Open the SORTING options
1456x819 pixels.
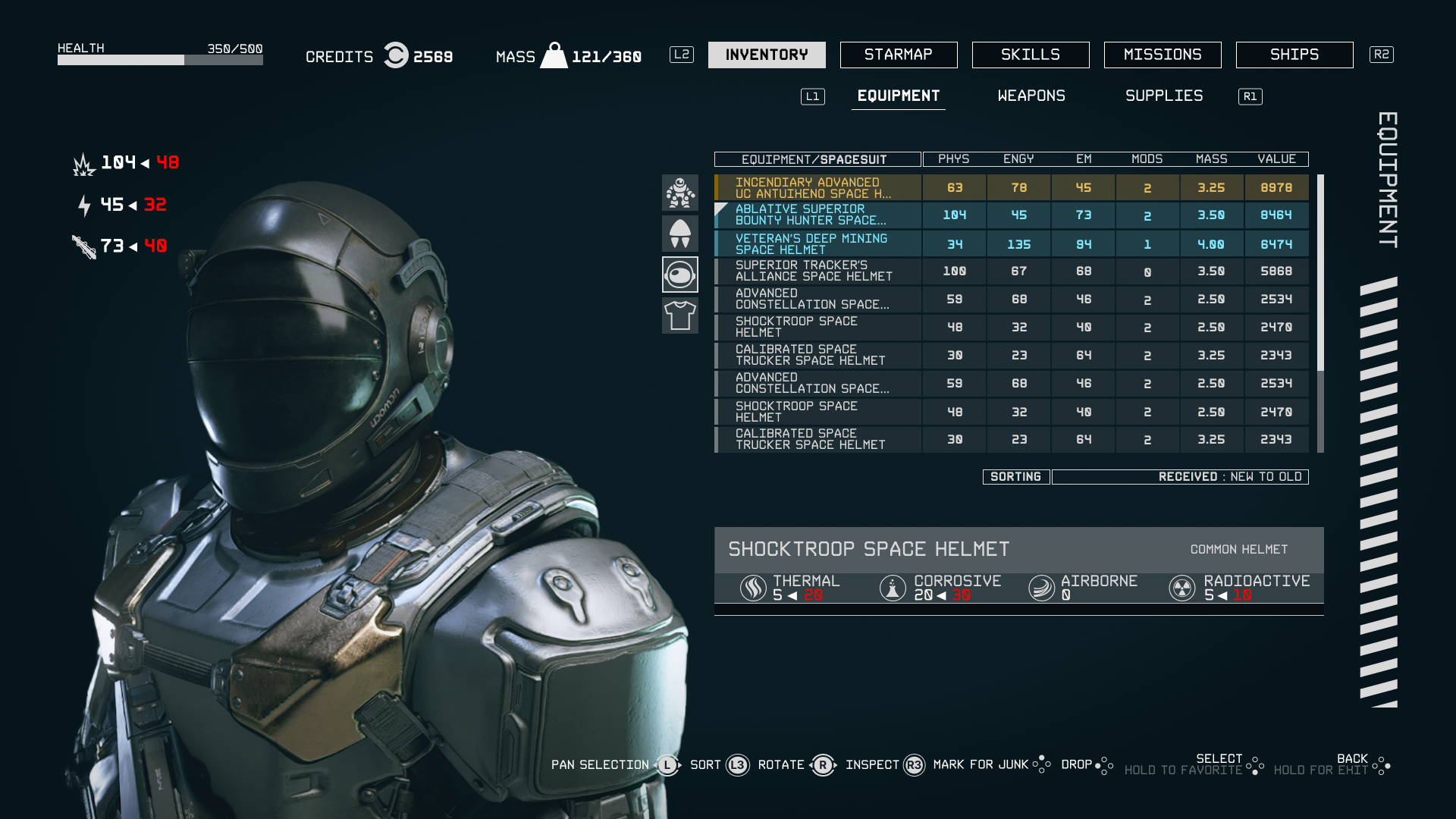click(1016, 476)
